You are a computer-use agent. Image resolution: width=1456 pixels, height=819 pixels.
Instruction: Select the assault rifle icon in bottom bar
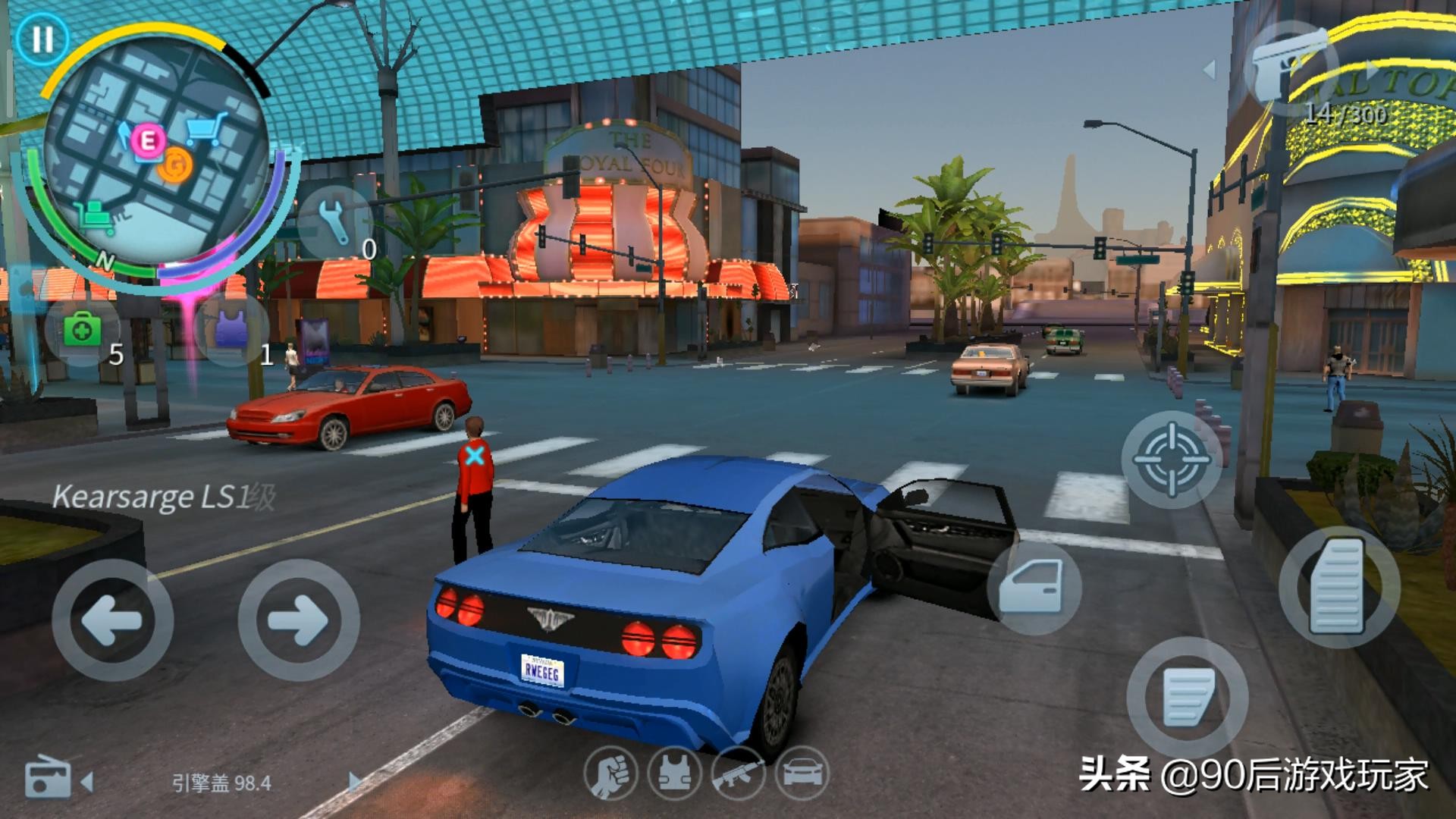pyautogui.click(x=738, y=774)
